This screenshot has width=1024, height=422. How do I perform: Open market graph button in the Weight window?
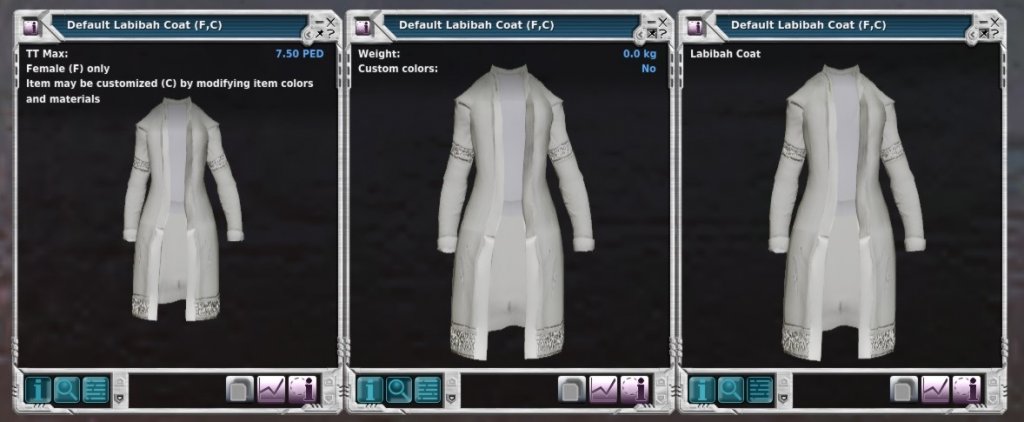pyautogui.click(x=604, y=388)
